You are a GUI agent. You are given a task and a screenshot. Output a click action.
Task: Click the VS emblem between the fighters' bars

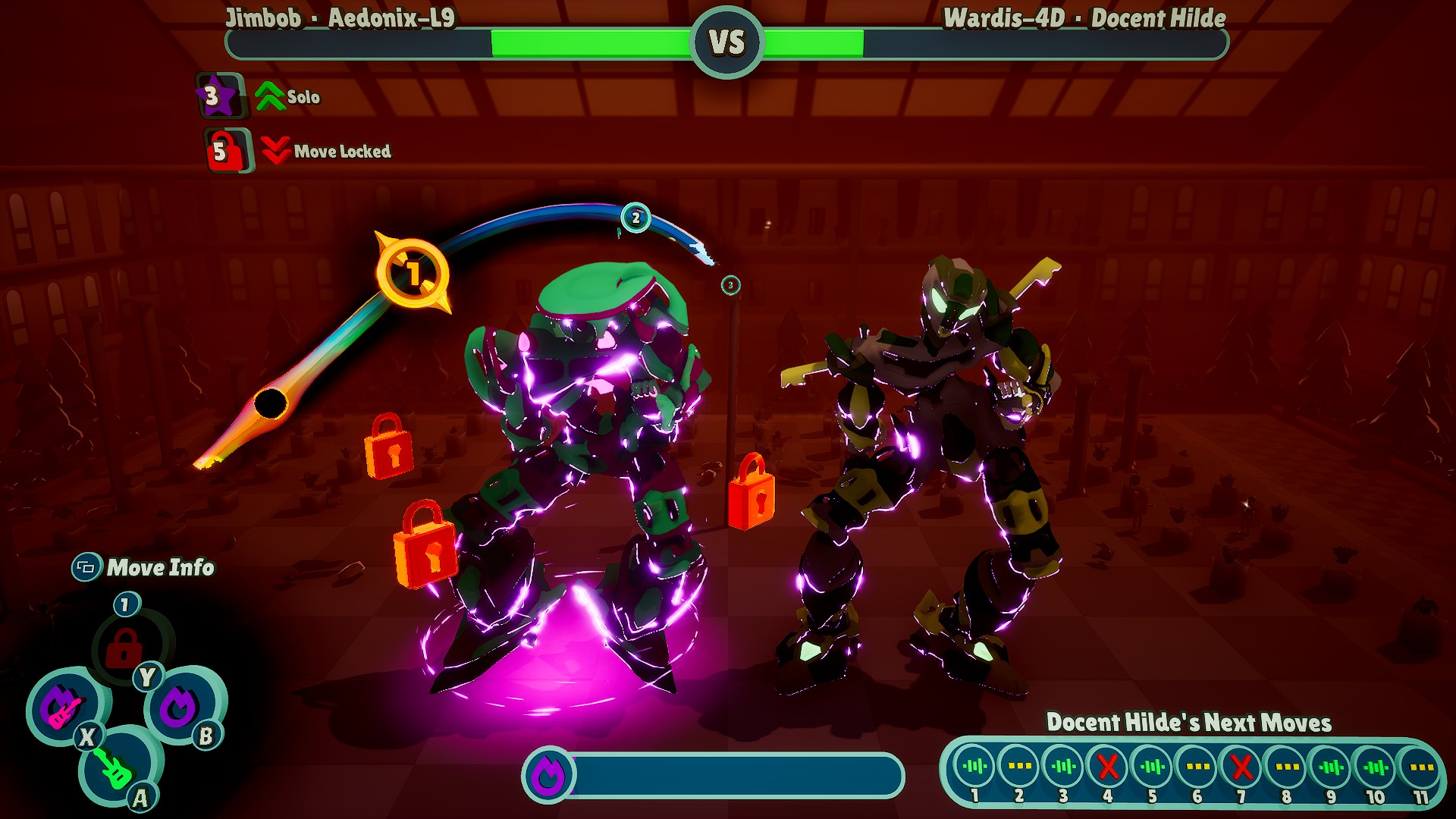click(727, 42)
